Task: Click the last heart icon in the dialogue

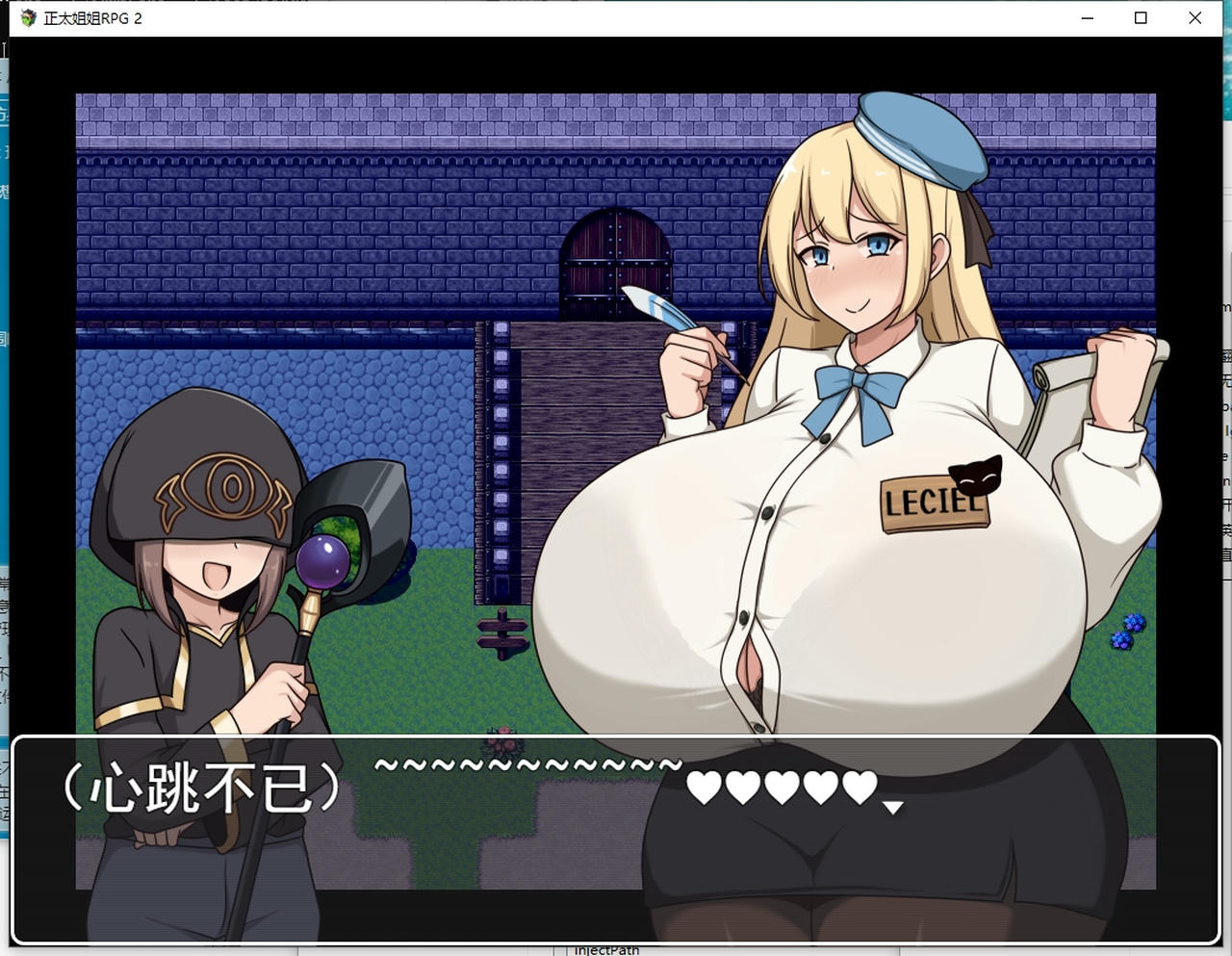Action: 860,788
